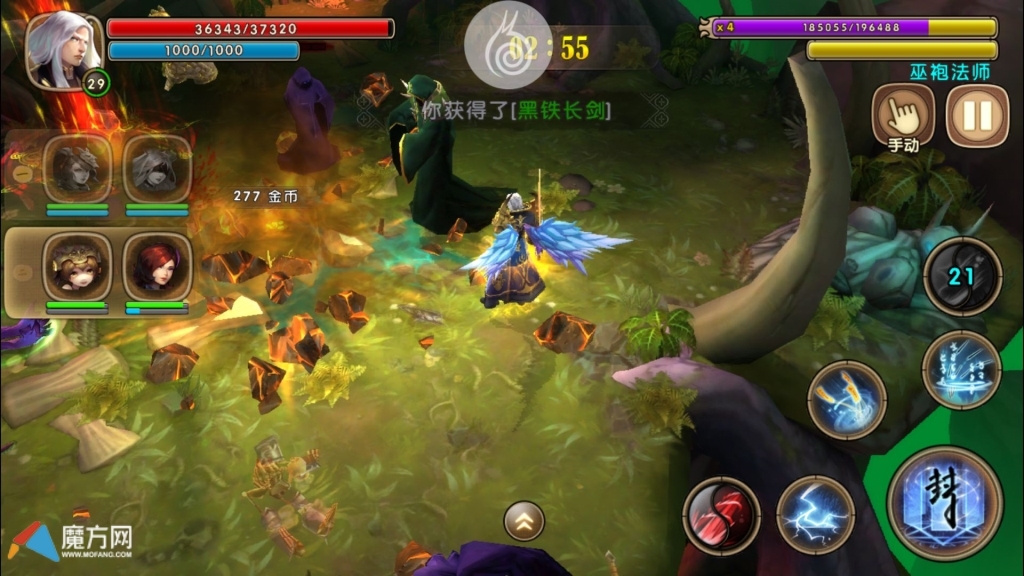Use the red yin-yang skill

[721, 515]
